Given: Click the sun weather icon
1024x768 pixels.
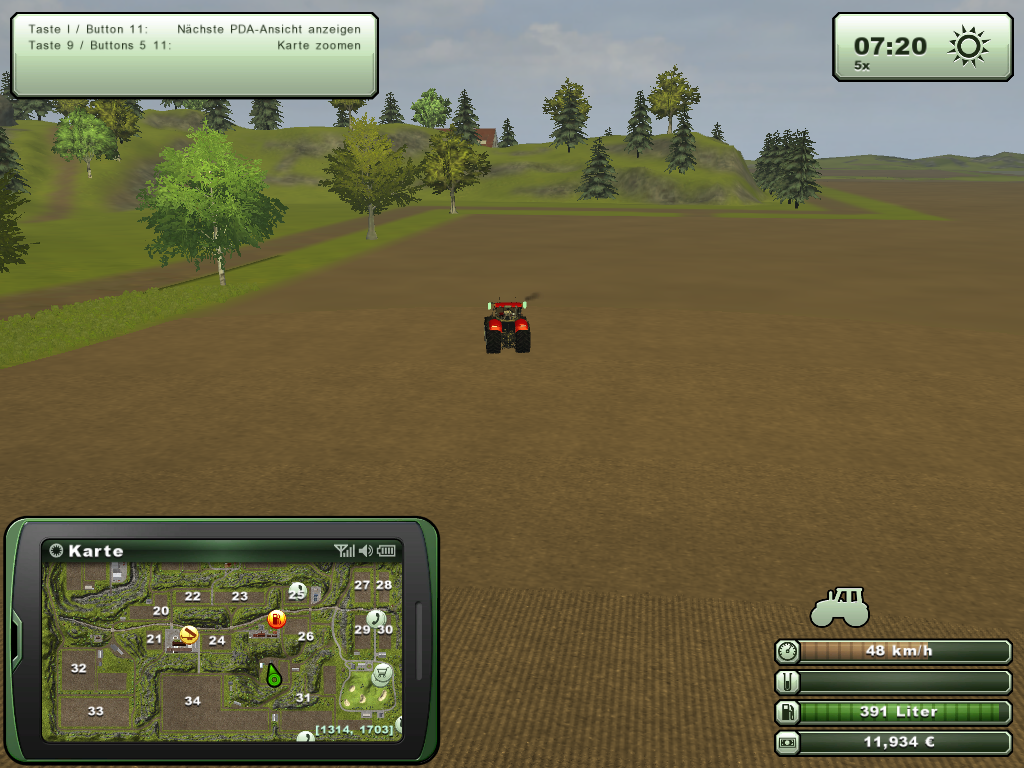Looking at the screenshot, I should (x=968, y=46).
